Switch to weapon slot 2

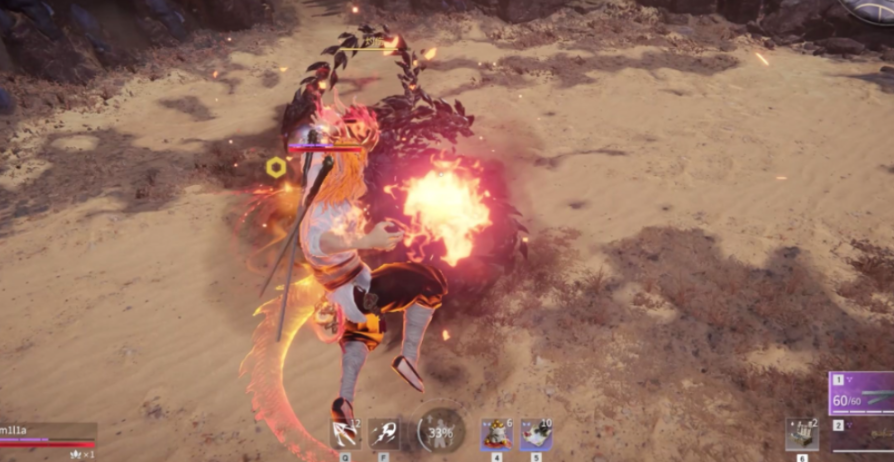(862, 436)
